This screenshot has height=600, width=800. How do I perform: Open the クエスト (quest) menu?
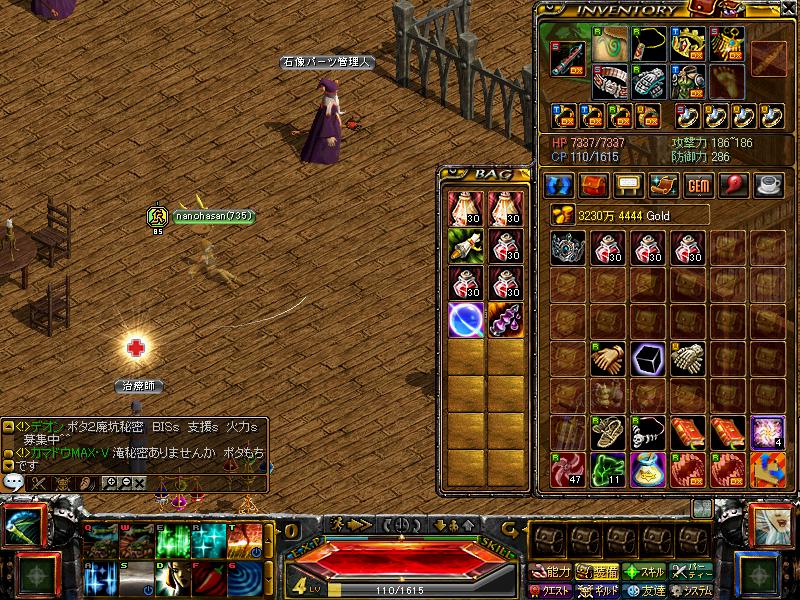tap(551, 590)
